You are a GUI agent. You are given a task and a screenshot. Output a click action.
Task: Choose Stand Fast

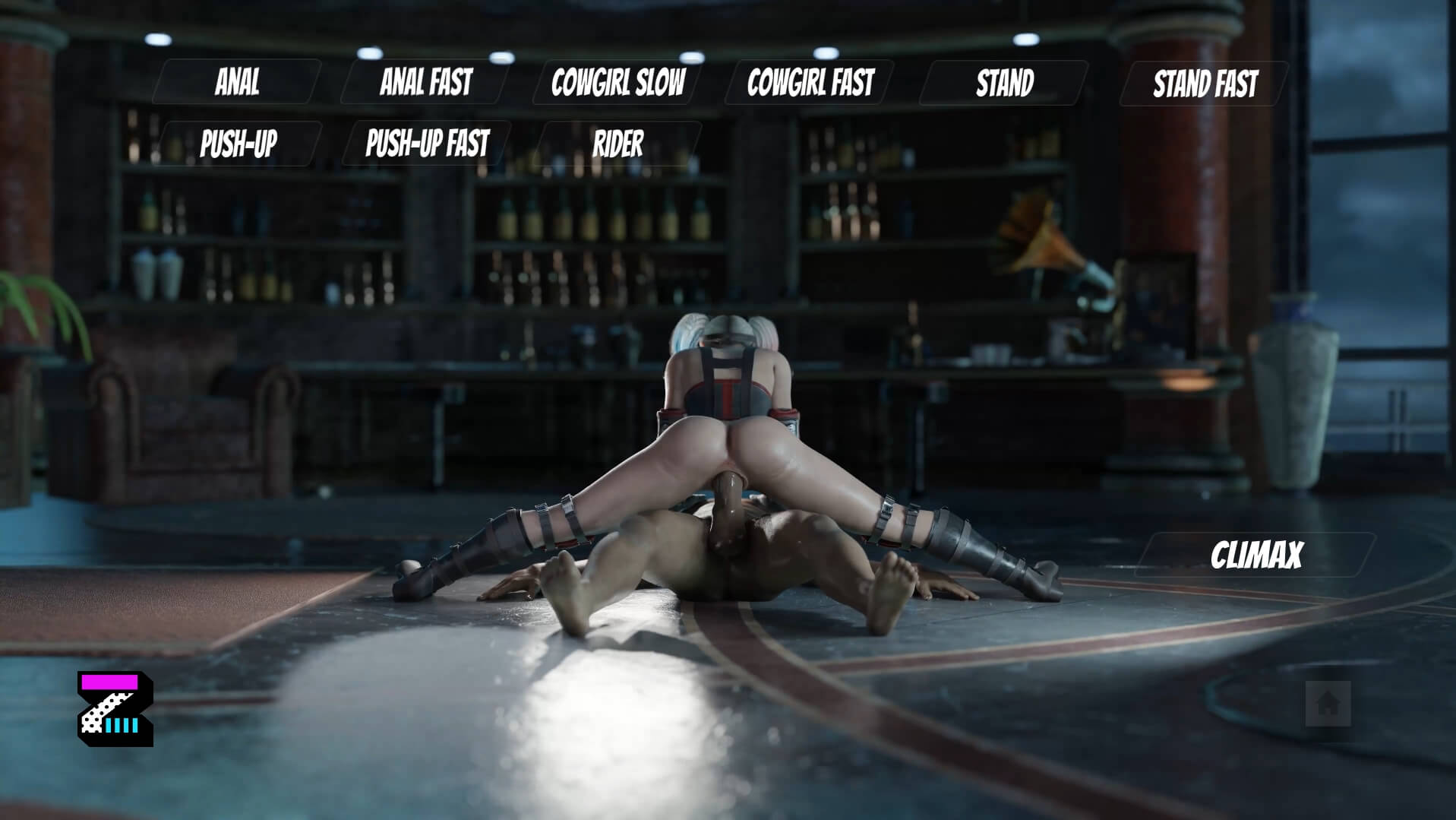[x=1205, y=84]
